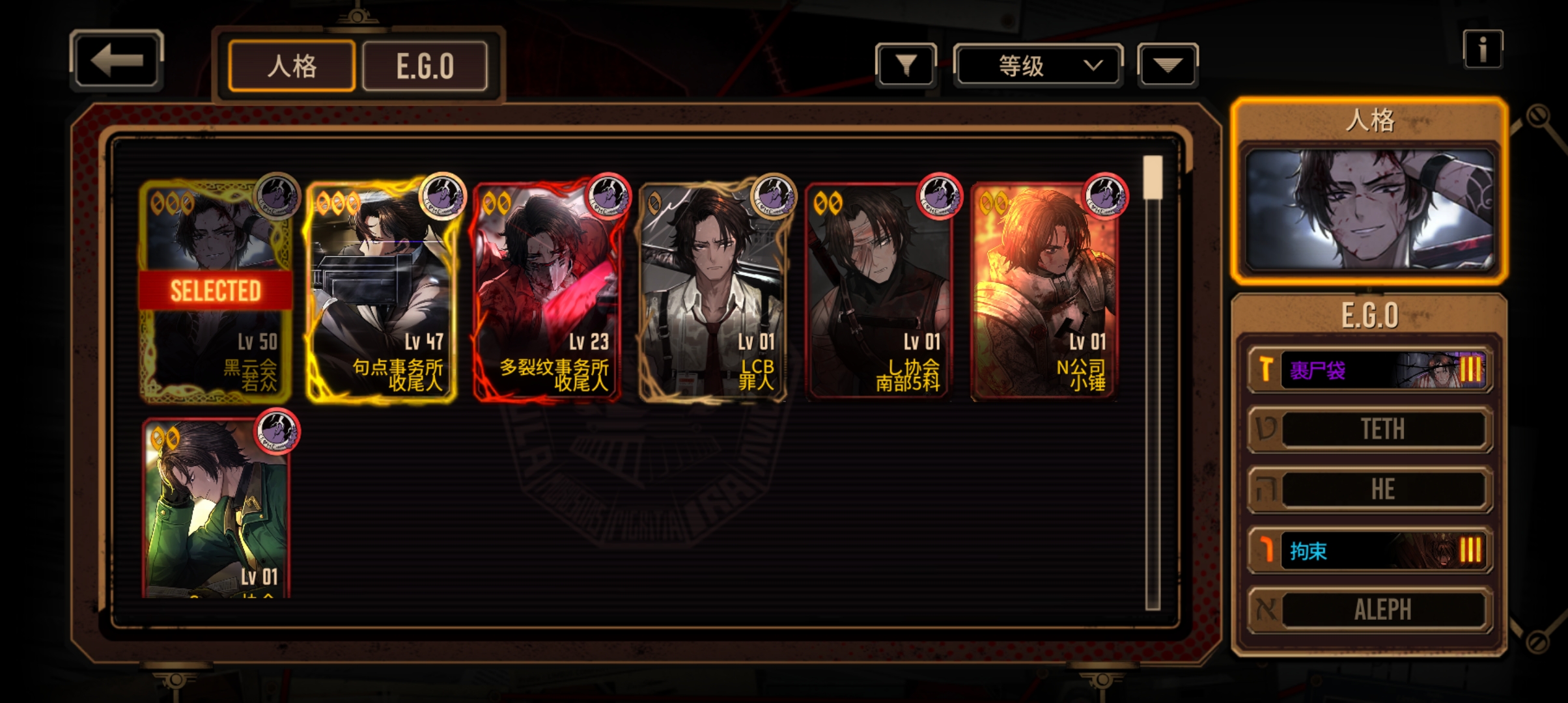Screen dimensions: 1568x703
Task: Toggle sort order with the triangle button
Action: [1168, 65]
